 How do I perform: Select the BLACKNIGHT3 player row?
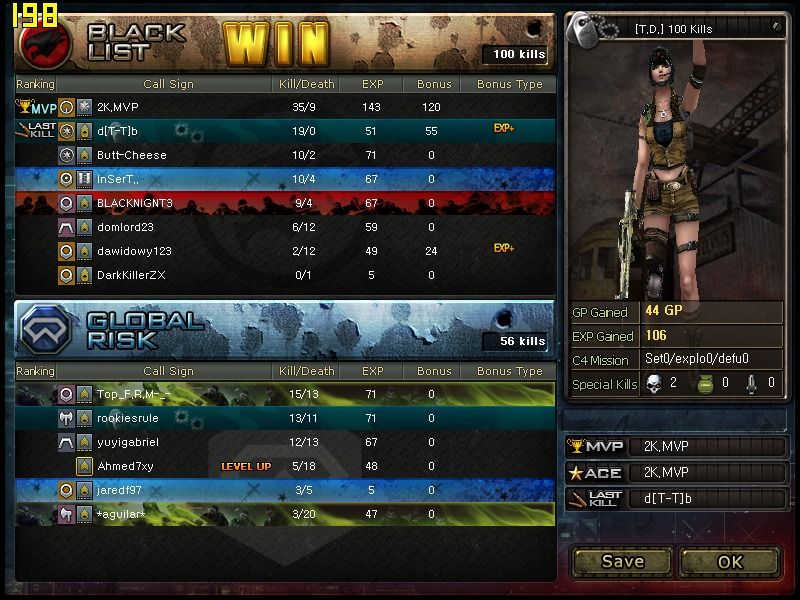point(285,203)
